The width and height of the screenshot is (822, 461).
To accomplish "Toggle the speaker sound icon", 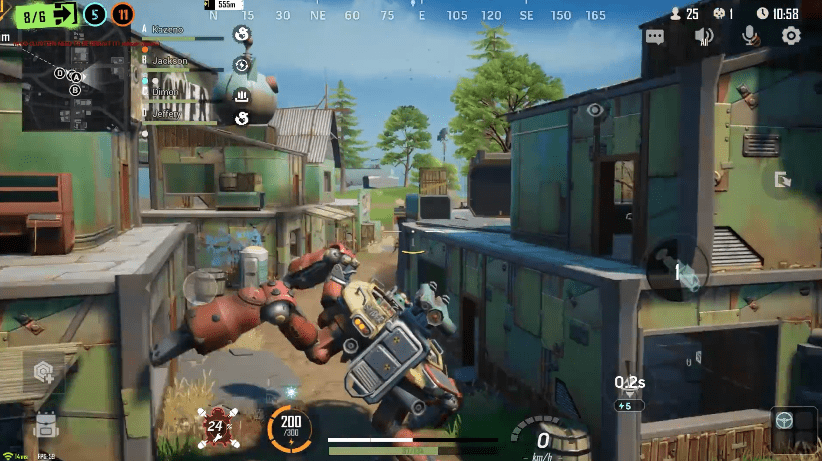I will pyautogui.click(x=704, y=37).
